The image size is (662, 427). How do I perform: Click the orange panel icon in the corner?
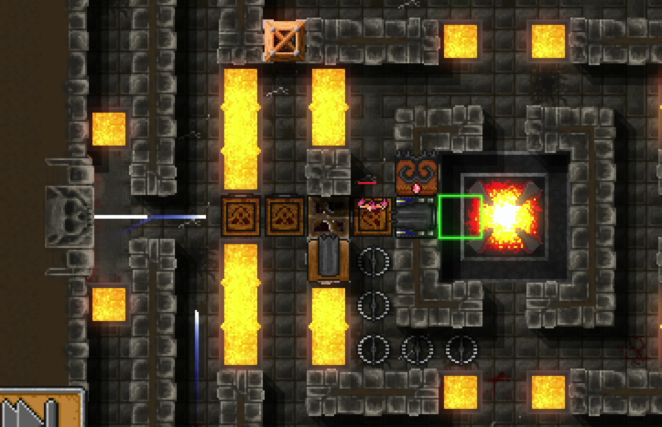point(40,410)
